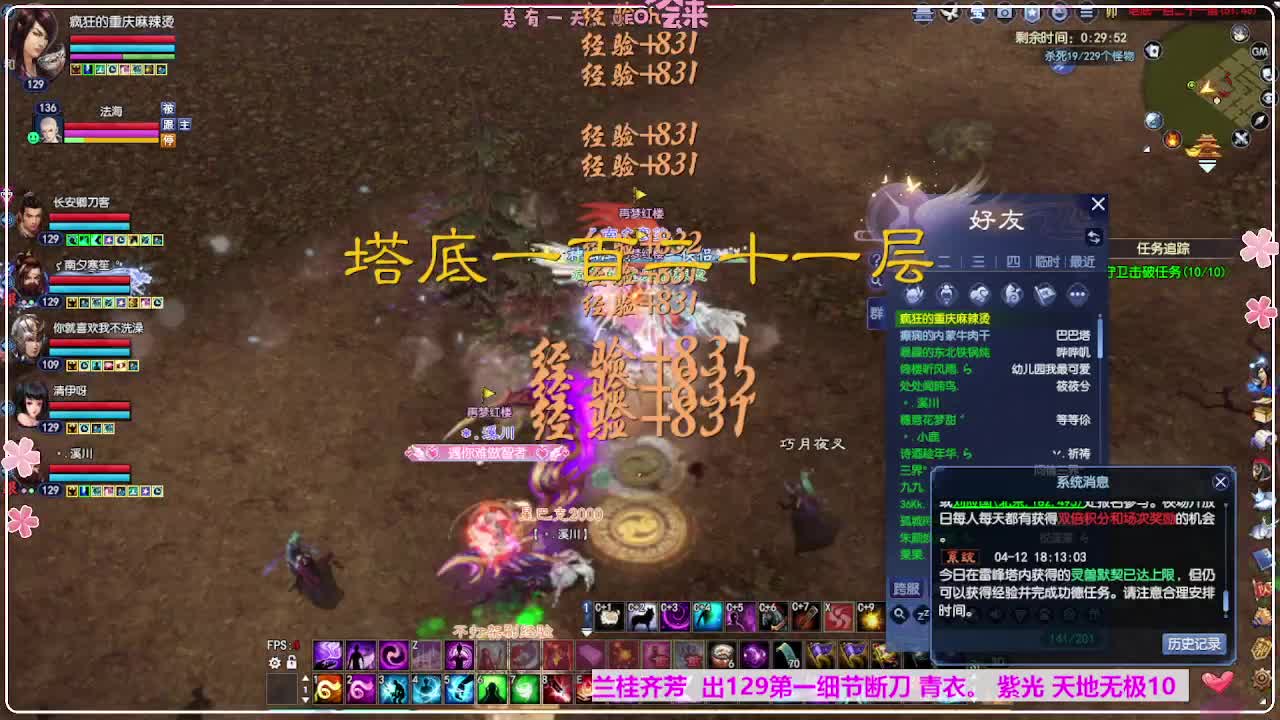Viewport: 1280px width, 720px height.
Task: Select the magnifier search icon beside the skill bar
Action: tap(900, 613)
